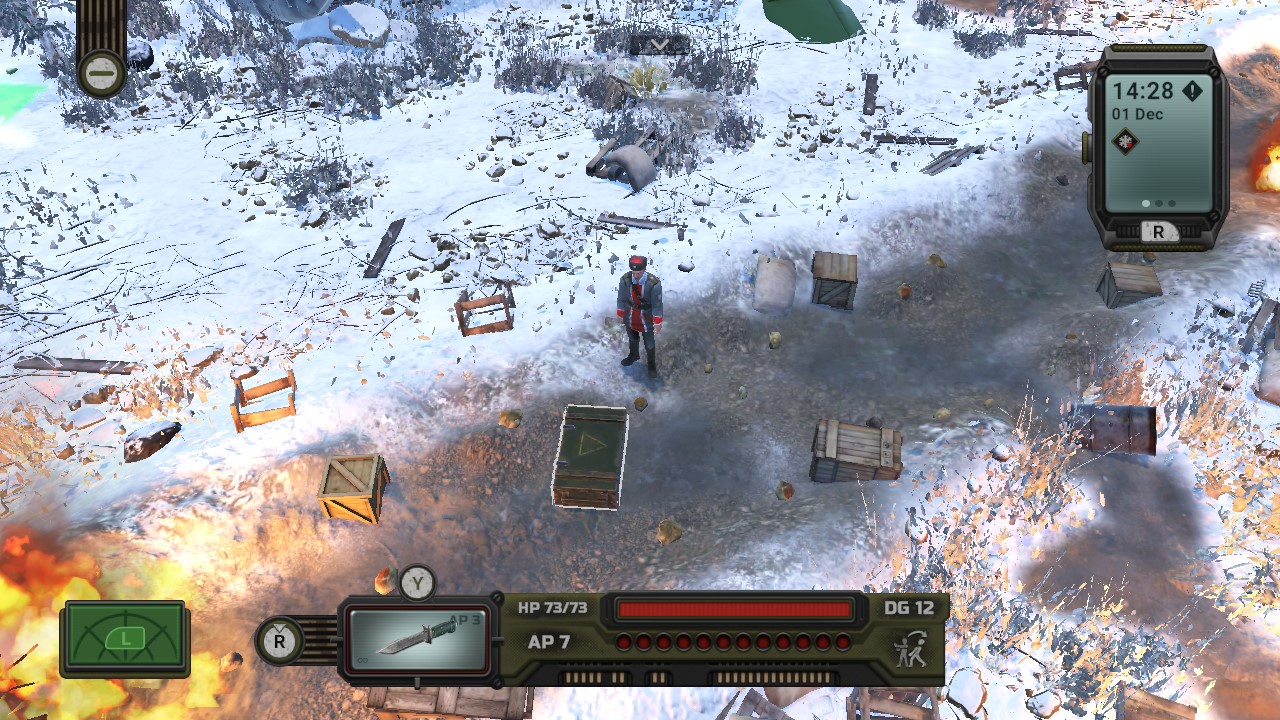Open the second watch page dot
Viewport: 1280px width, 720px height.
1159,204
